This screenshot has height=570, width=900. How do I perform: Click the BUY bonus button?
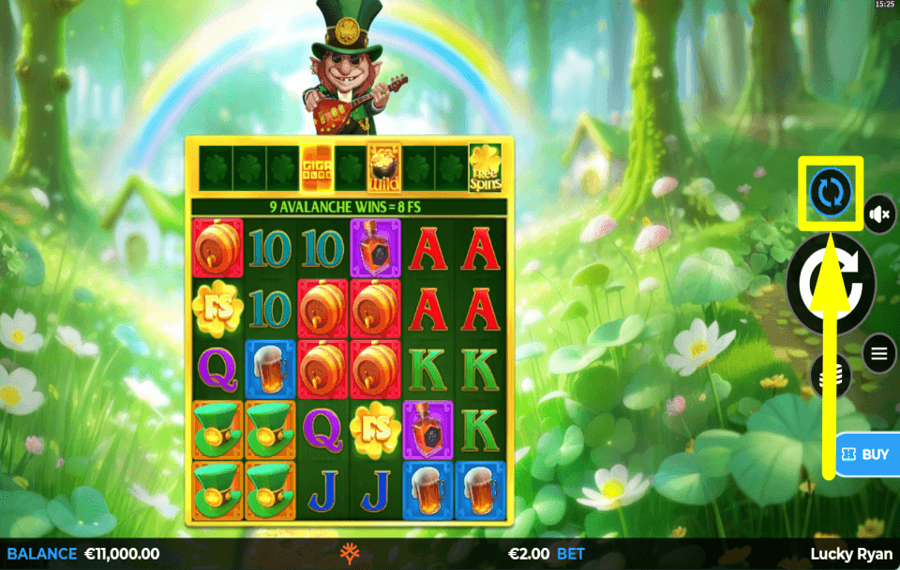pyautogui.click(x=866, y=454)
